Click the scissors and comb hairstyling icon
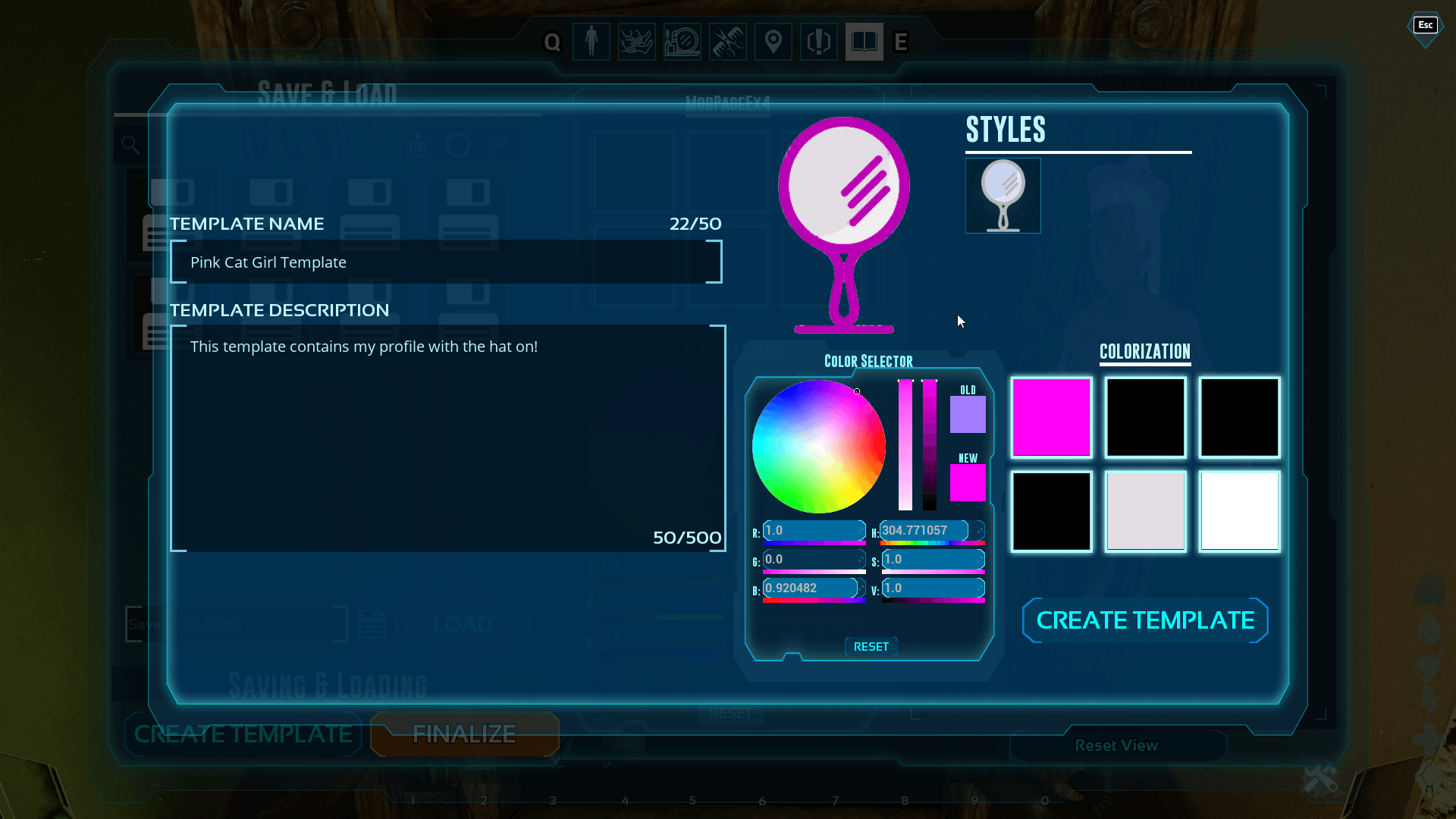The width and height of the screenshot is (1456, 819). [727, 42]
